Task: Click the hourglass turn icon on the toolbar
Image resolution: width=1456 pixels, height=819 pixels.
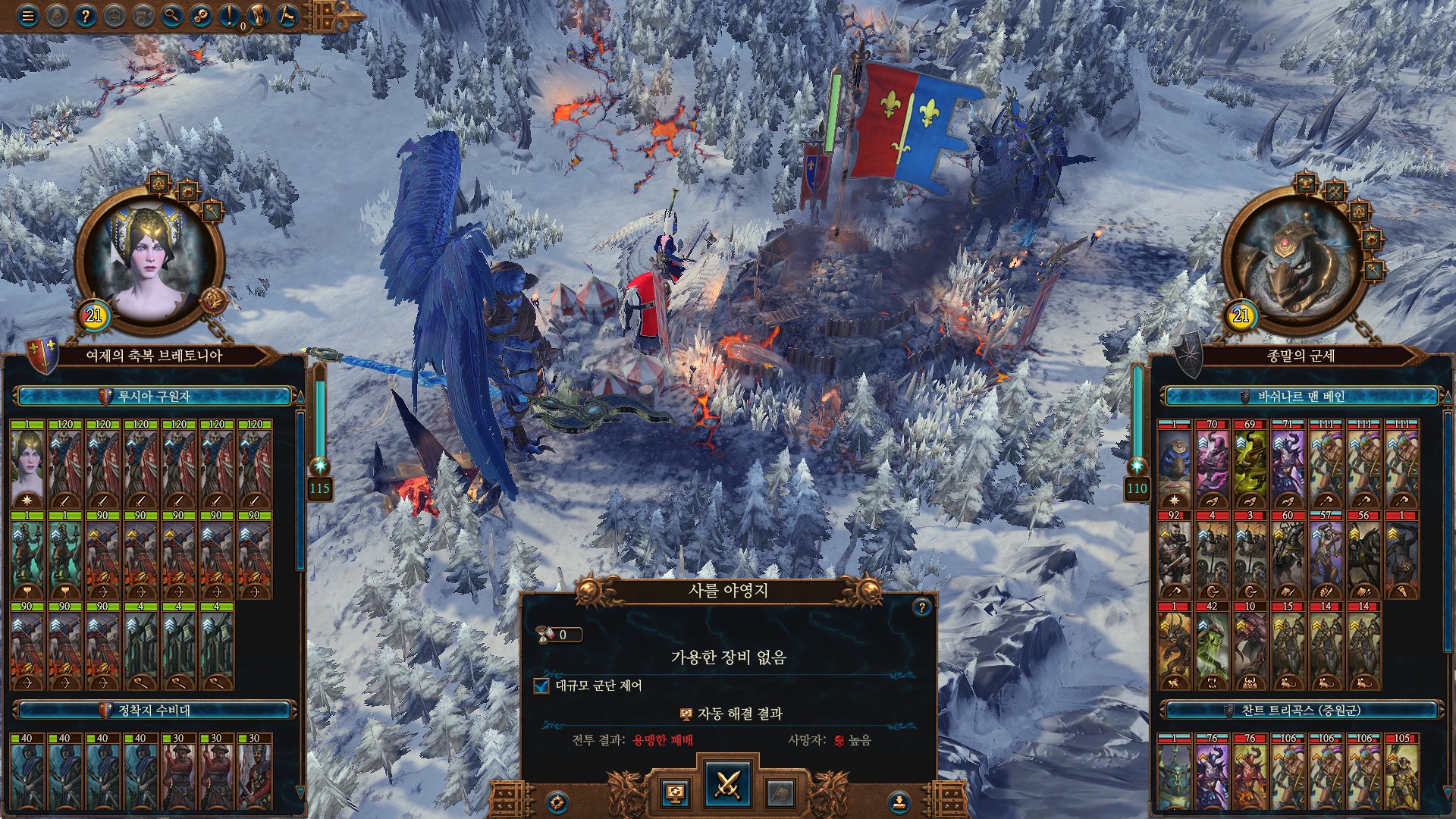Action: click(259, 17)
